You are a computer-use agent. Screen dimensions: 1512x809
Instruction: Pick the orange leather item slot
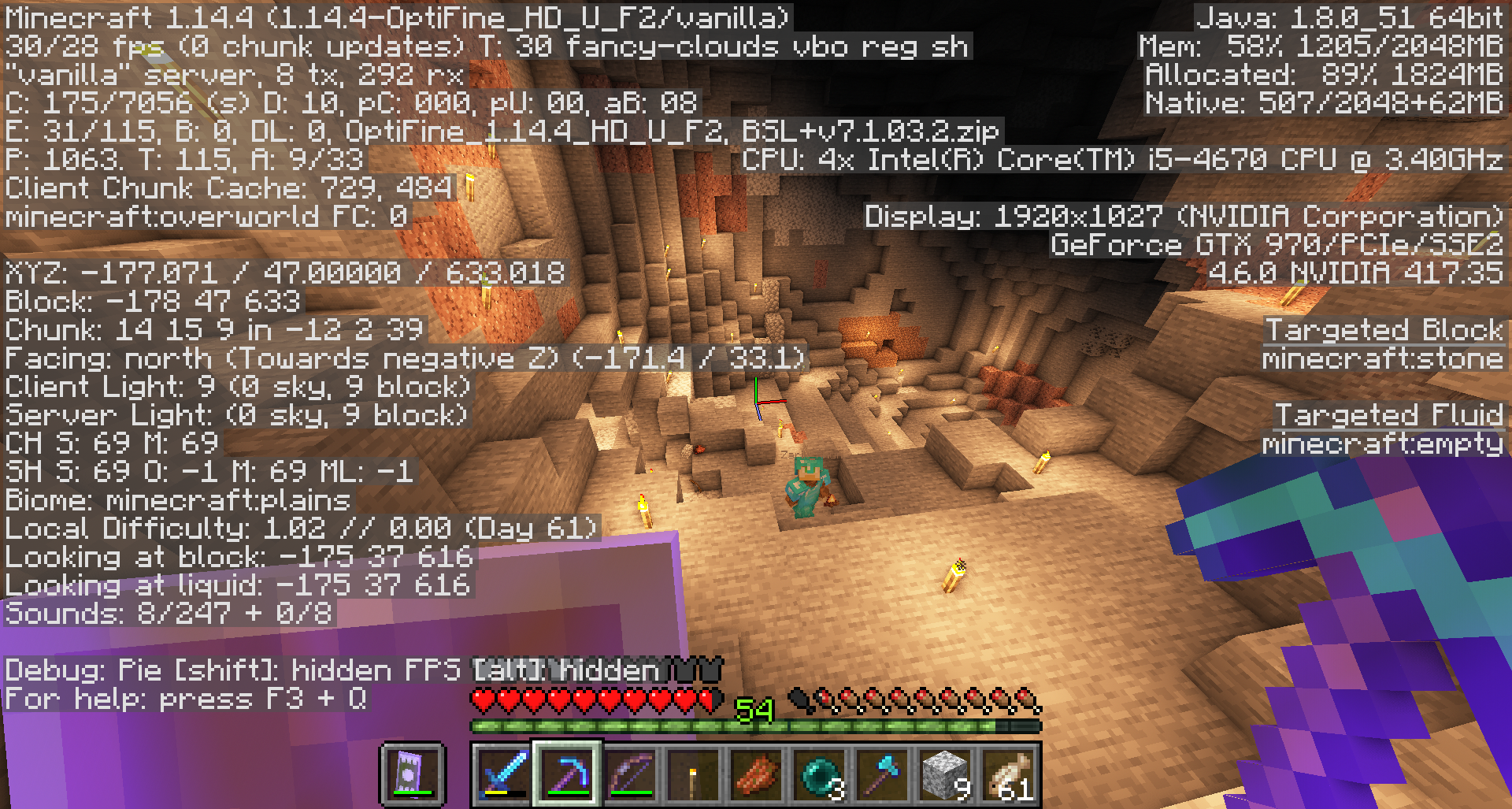(x=756, y=774)
